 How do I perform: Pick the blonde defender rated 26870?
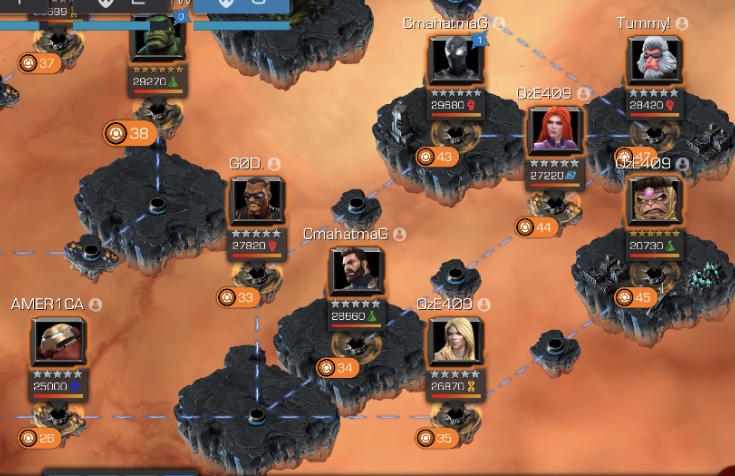(457, 342)
